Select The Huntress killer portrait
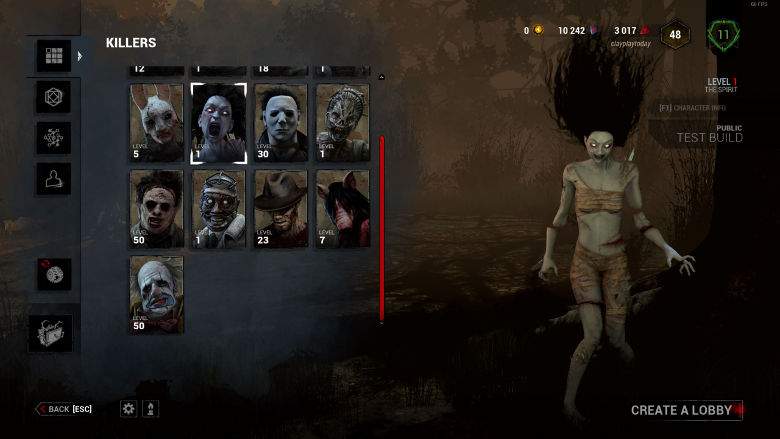Screen dimensions: 780x439 pos(157,123)
